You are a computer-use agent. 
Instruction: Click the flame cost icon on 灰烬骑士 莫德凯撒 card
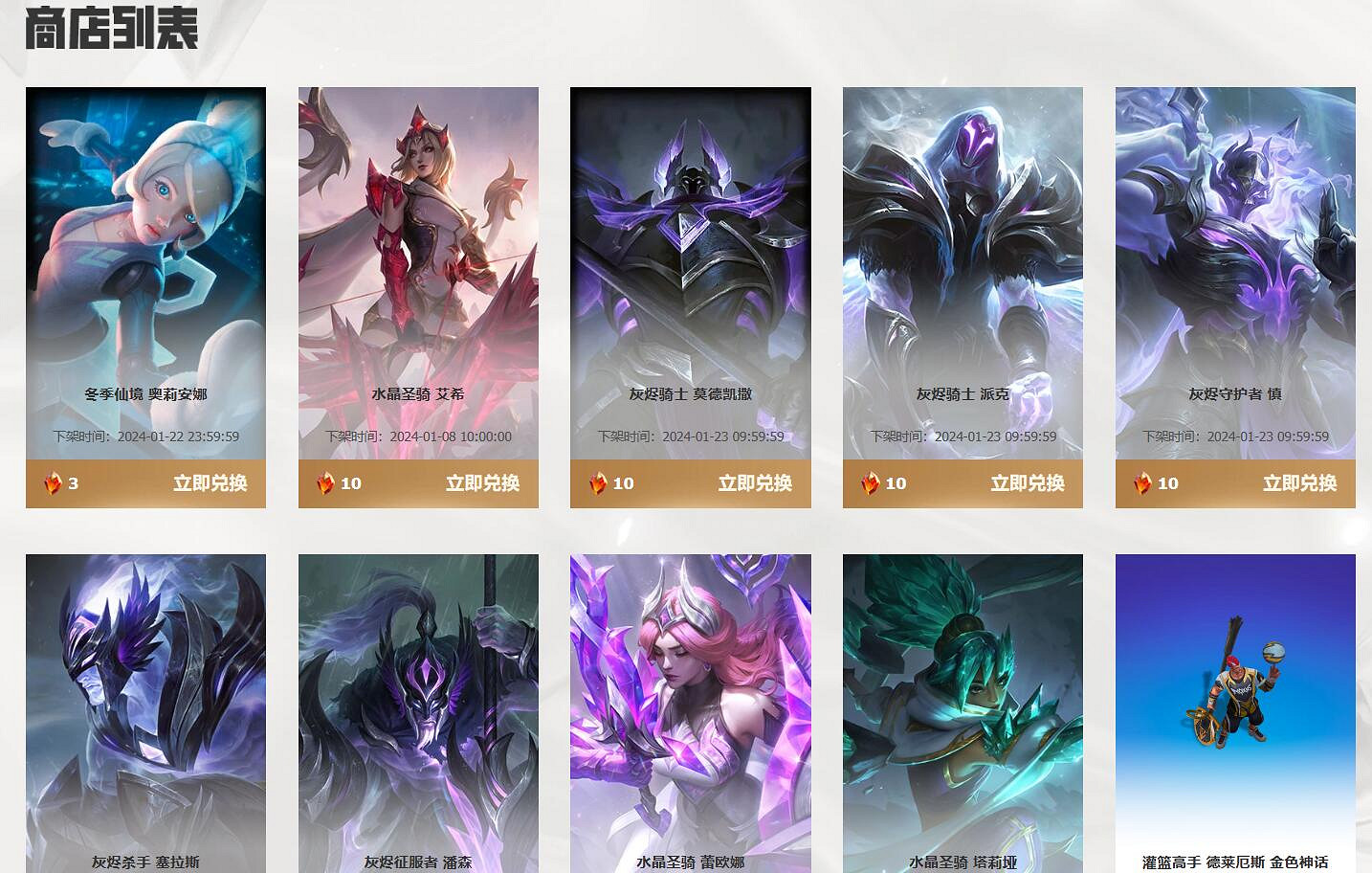pos(601,483)
